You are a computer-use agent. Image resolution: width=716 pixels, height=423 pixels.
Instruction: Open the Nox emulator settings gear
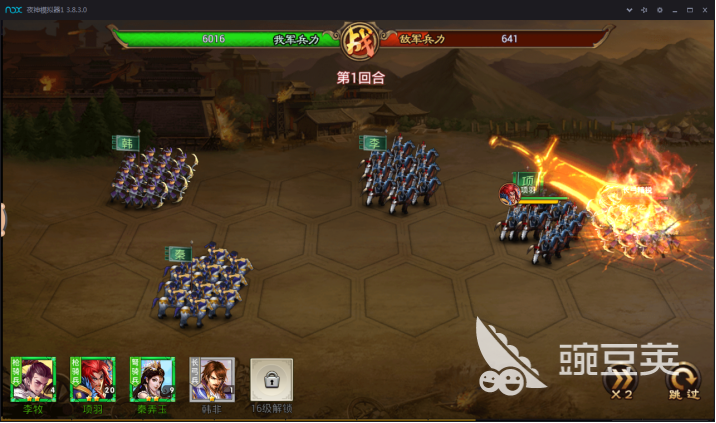pyautogui.click(x=658, y=8)
